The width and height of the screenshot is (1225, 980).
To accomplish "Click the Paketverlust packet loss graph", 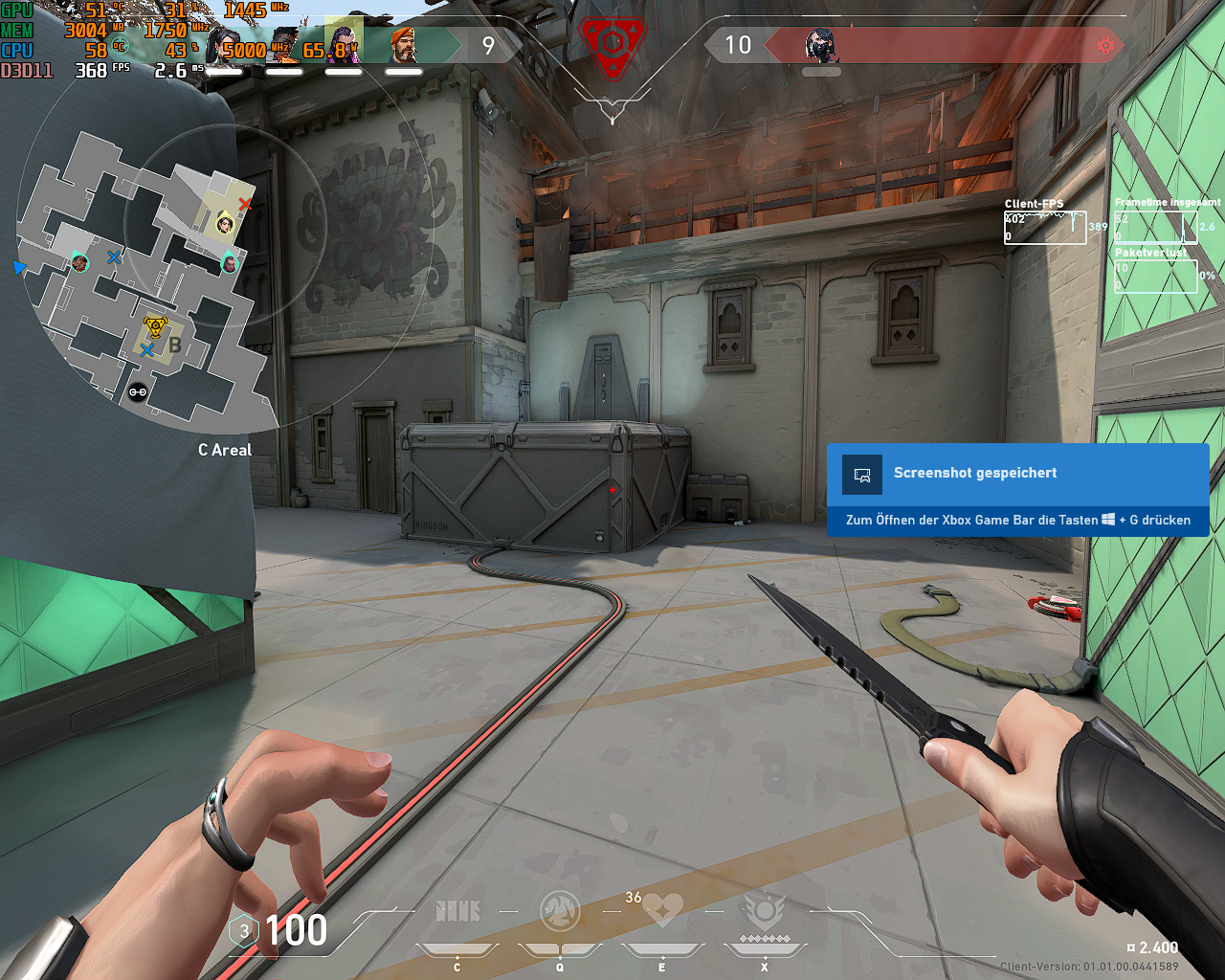I will 1155,276.
